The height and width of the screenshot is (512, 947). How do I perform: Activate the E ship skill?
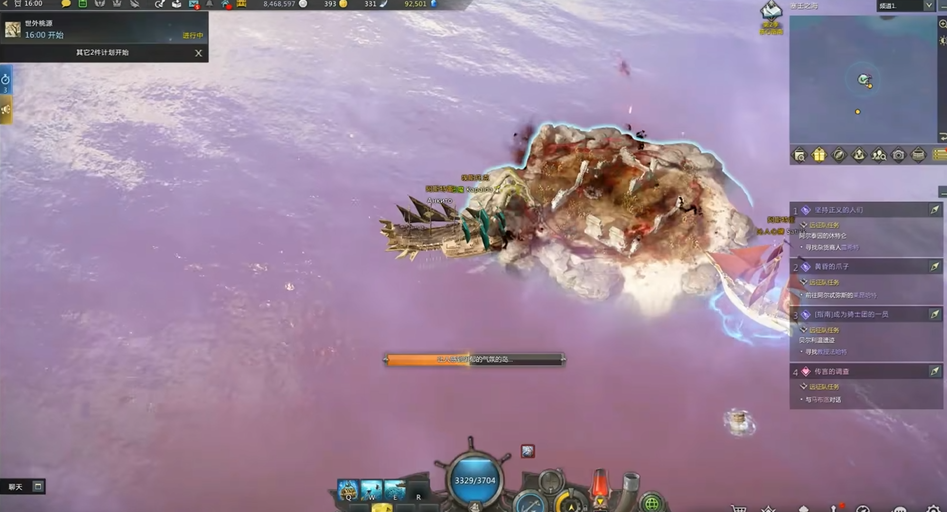point(395,489)
